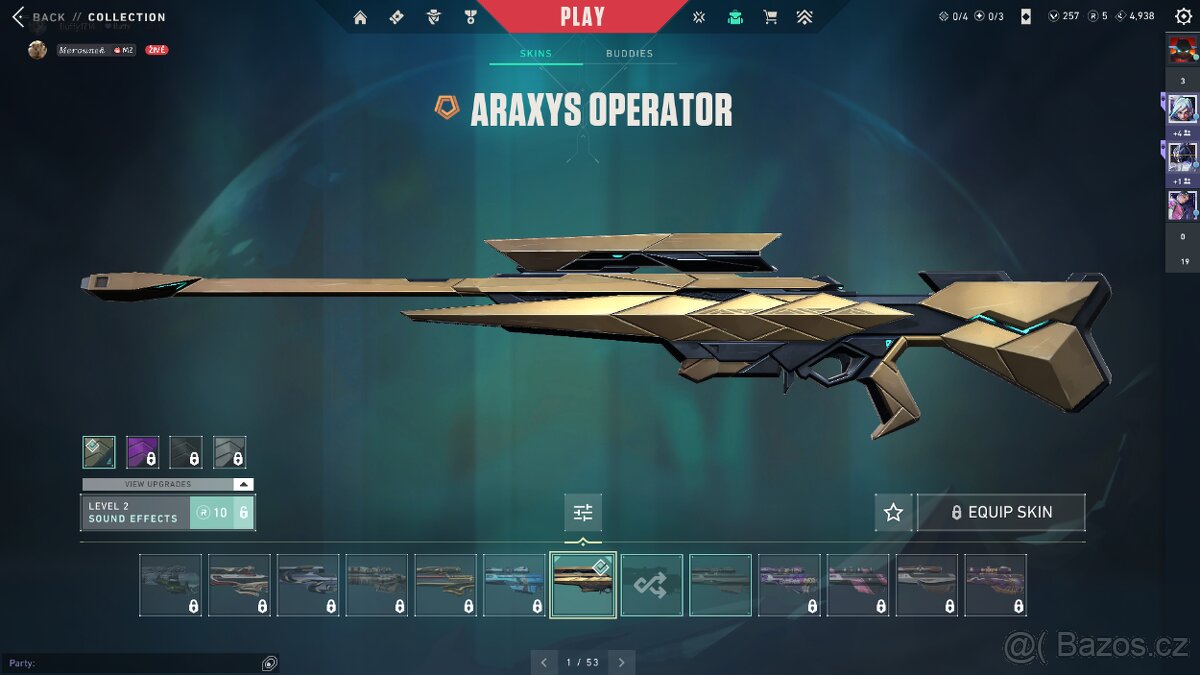Choose the locked purple variant swatch

[142, 452]
